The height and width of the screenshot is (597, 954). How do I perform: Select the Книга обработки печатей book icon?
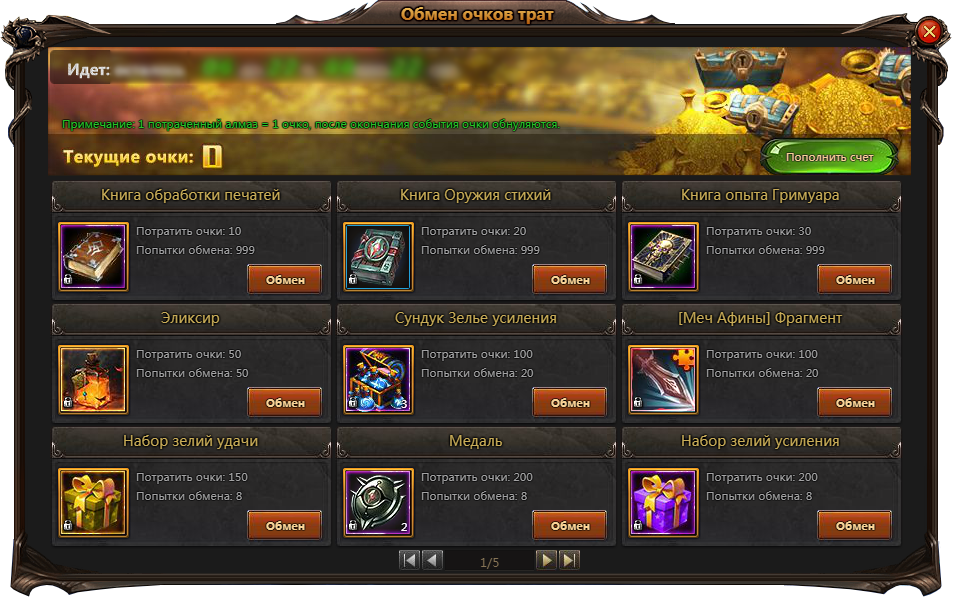pos(93,257)
